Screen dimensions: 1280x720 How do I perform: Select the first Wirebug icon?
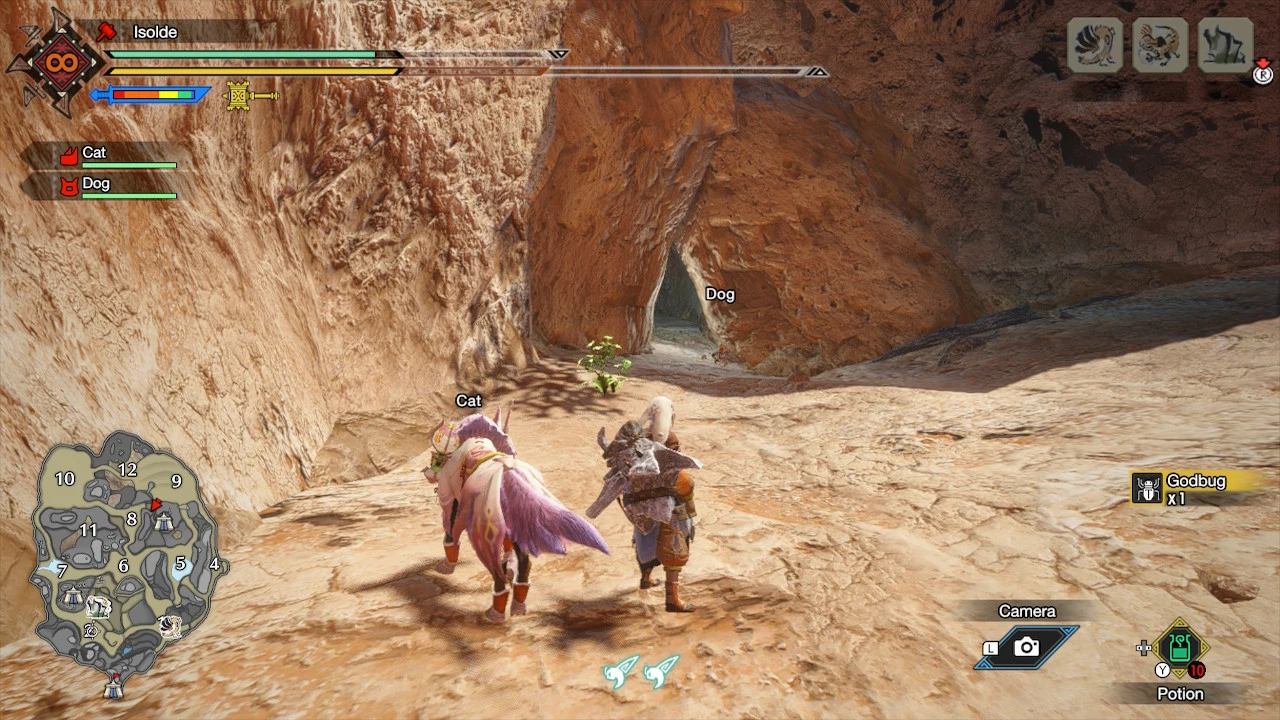[x=621, y=671]
